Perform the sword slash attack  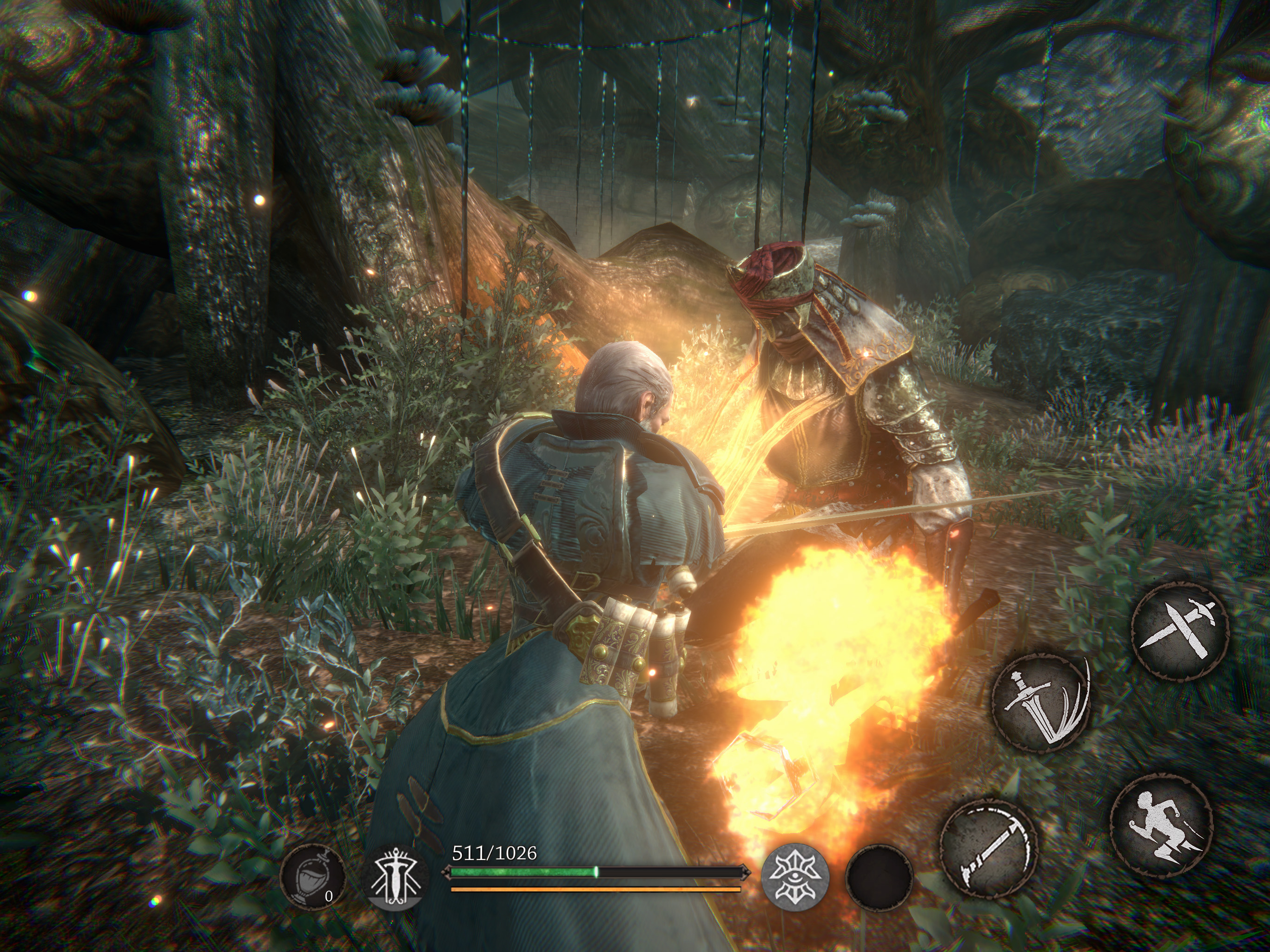[x=1041, y=703]
